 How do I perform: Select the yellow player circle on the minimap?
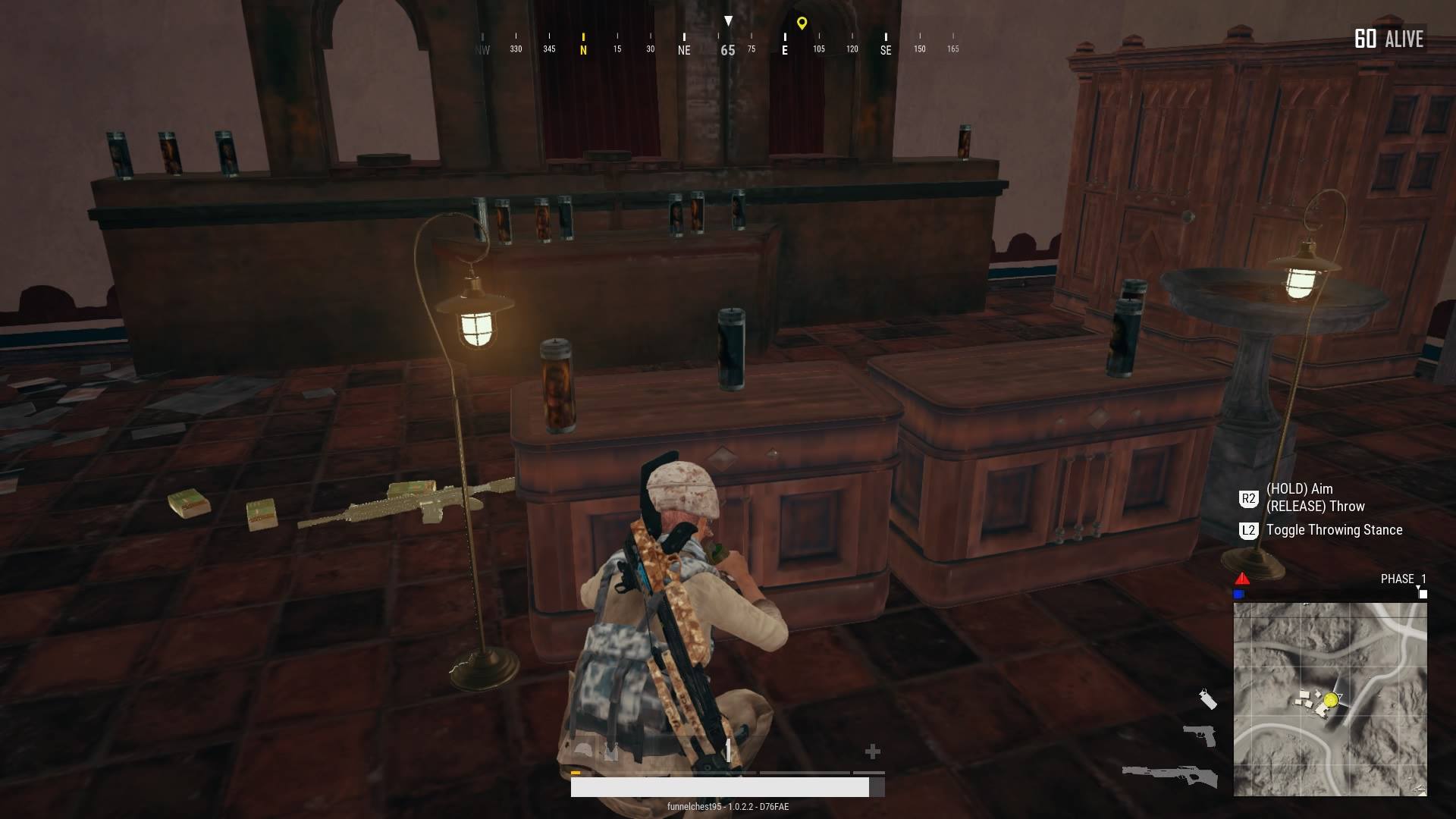pyautogui.click(x=1331, y=699)
